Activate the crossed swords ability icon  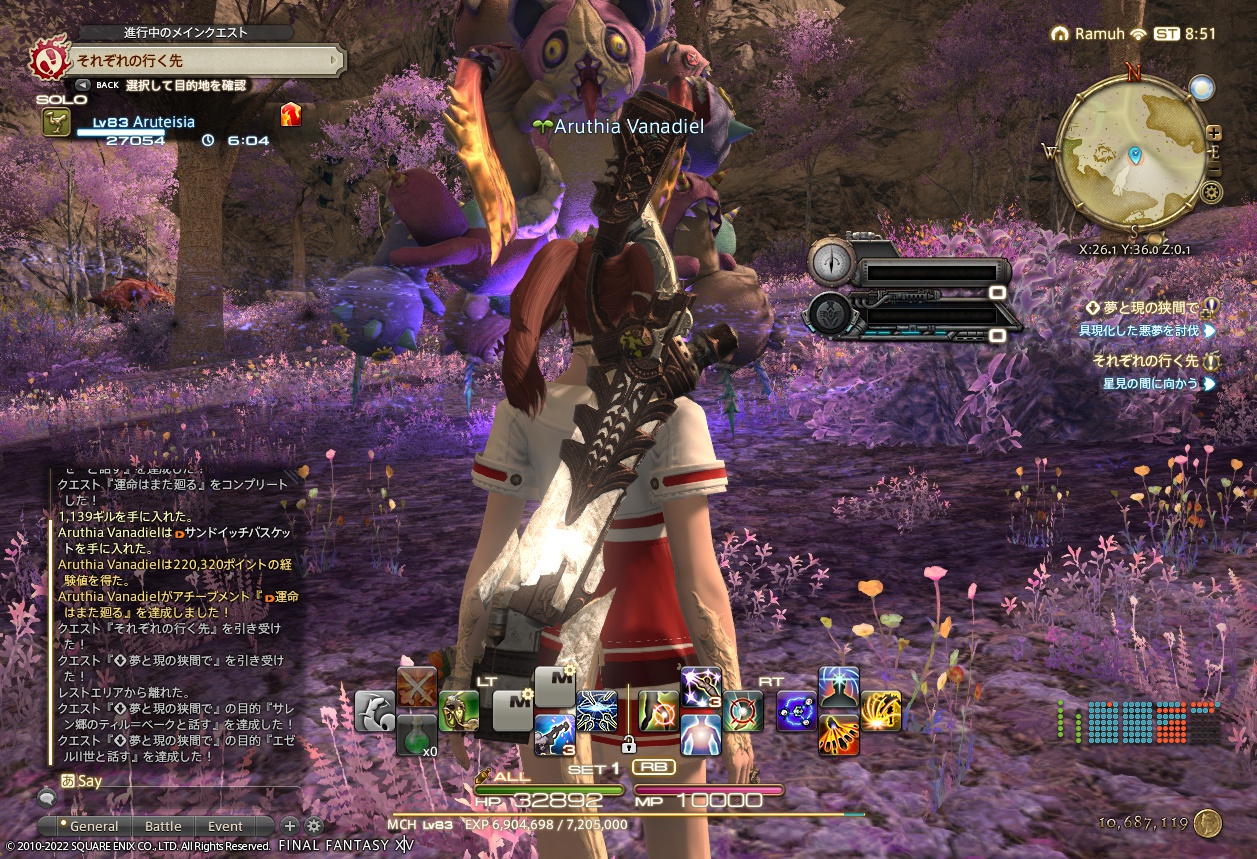tap(417, 687)
